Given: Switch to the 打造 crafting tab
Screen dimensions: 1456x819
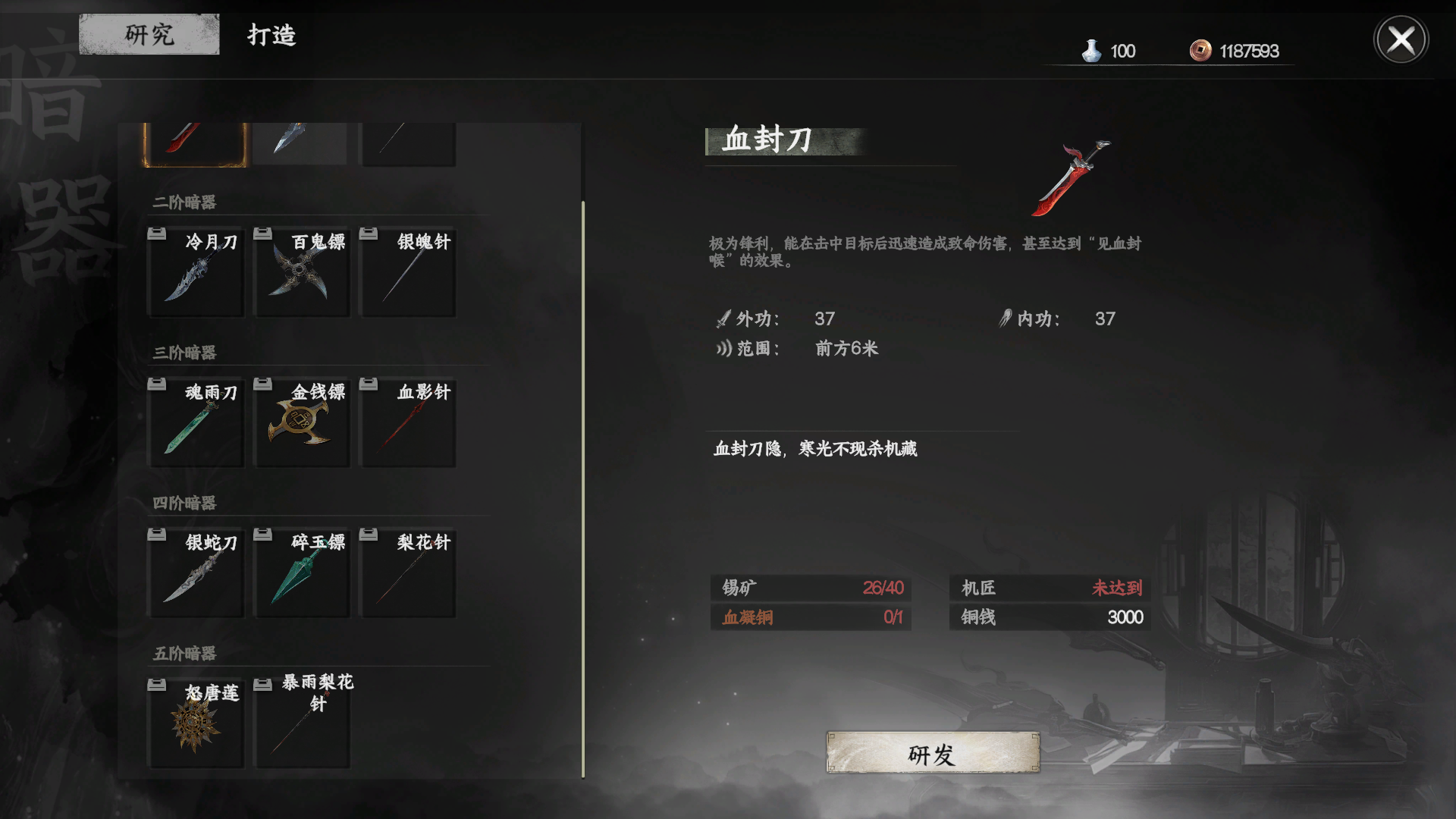Looking at the screenshot, I should point(271,34).
